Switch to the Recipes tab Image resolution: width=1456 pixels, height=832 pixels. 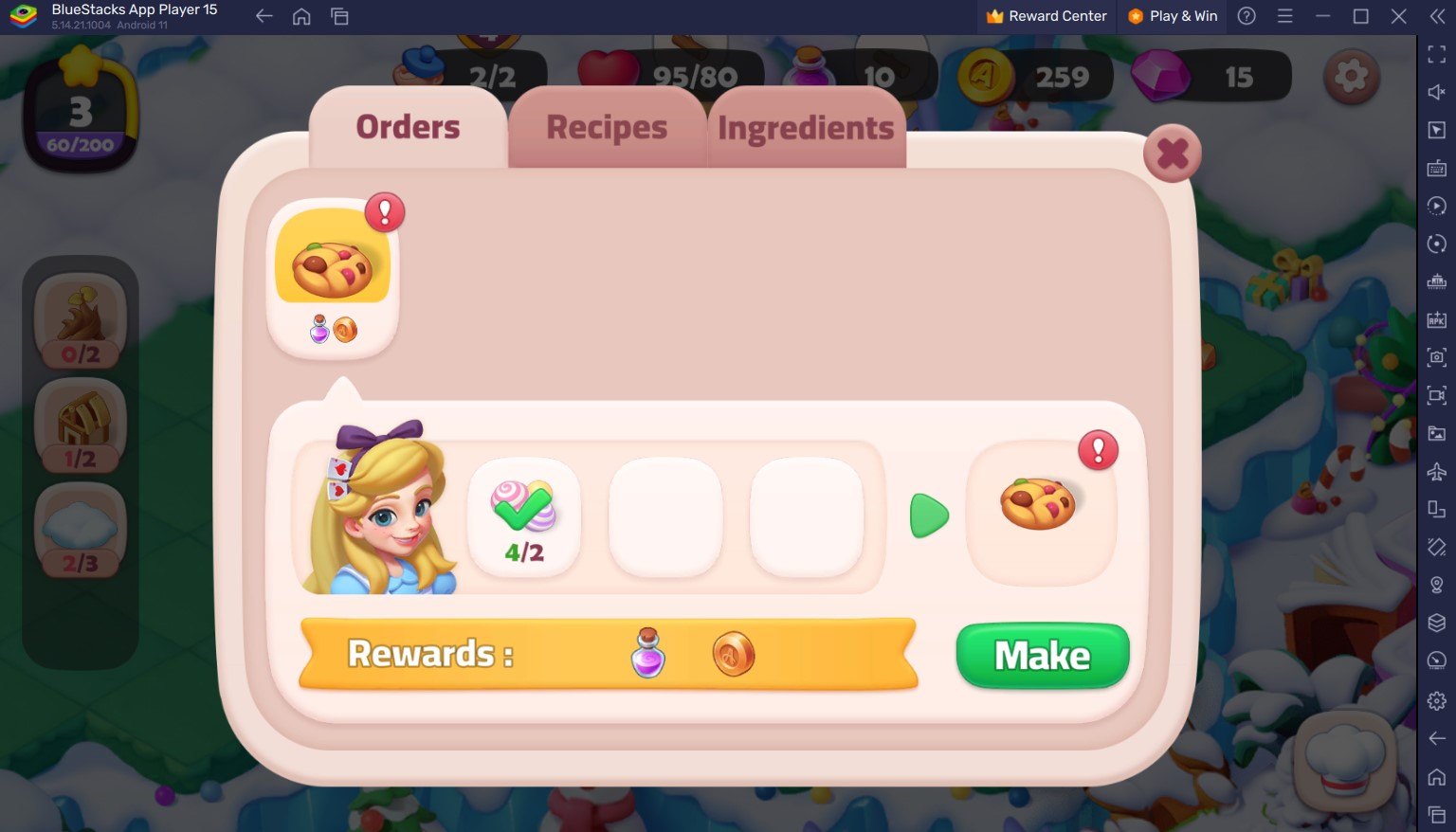(x=606, y=127)
